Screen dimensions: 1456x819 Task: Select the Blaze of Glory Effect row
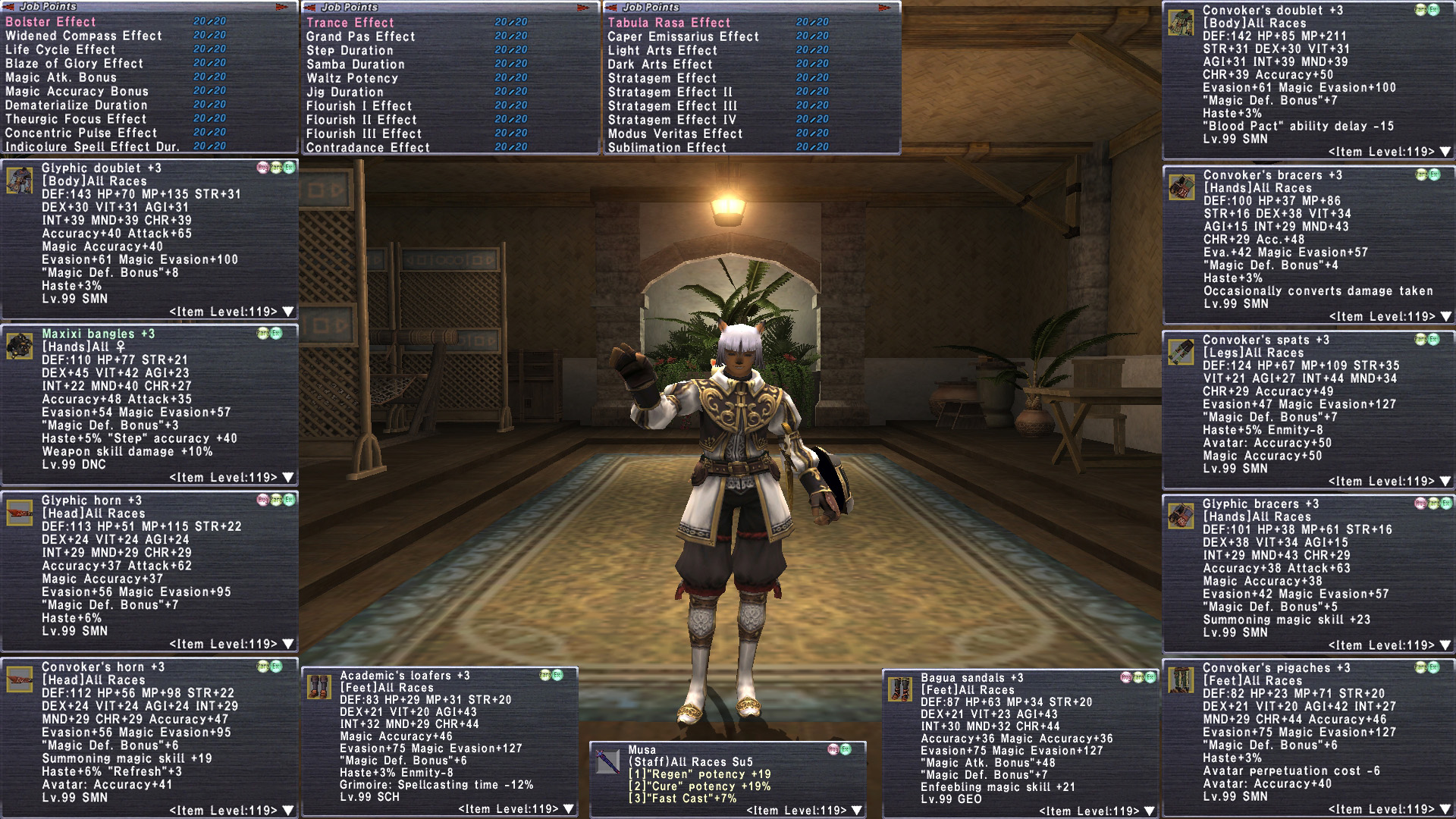coord(74,64)
